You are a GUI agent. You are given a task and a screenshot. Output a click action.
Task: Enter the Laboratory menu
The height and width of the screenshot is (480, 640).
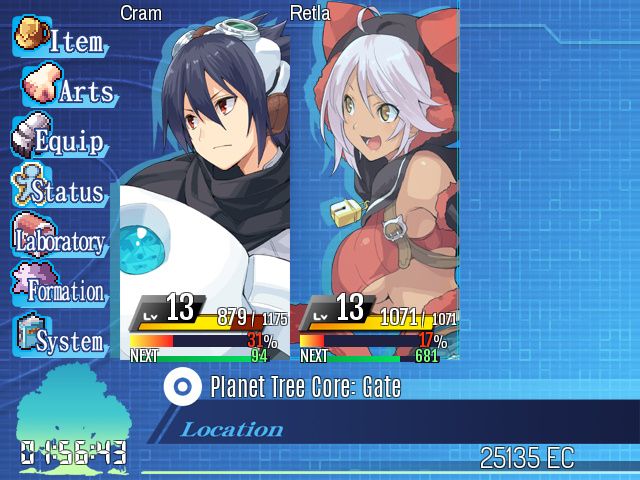pyautogui.click(x=60, y=240)
